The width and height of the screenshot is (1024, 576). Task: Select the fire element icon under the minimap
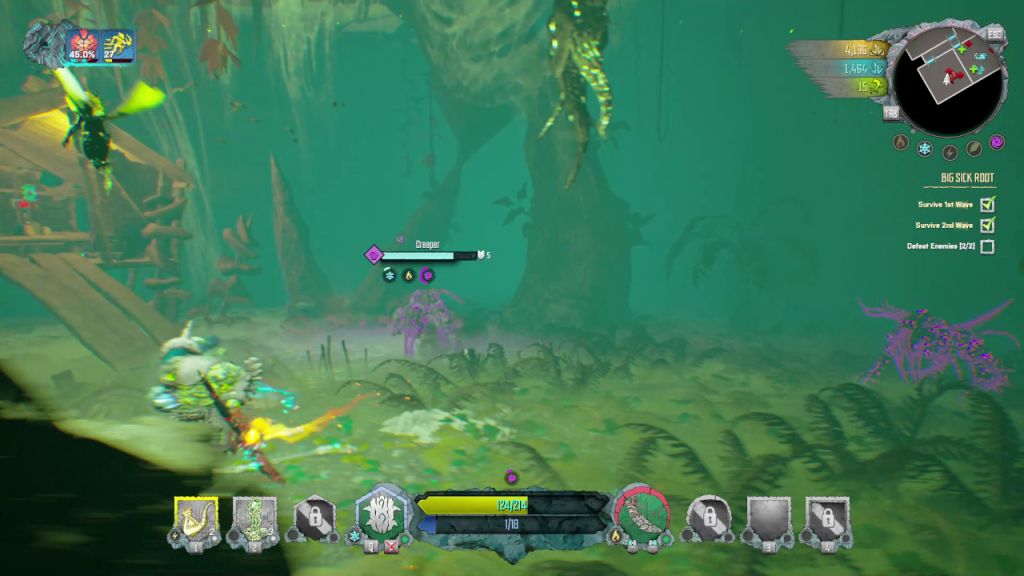point(900,143)
